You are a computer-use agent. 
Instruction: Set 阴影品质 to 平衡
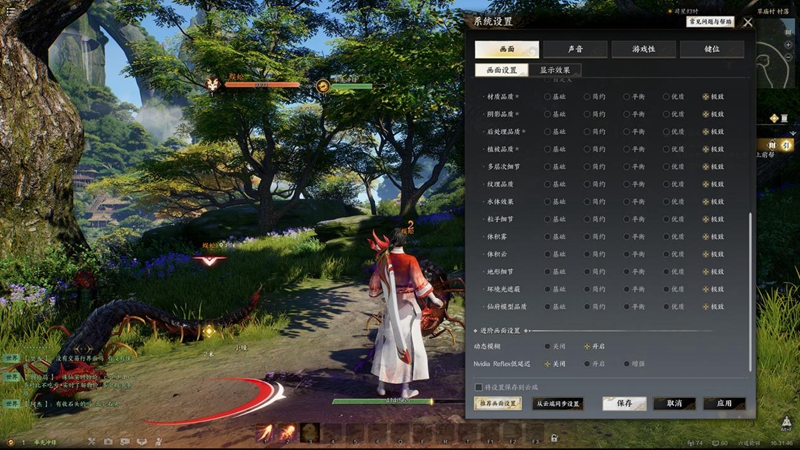pyautogui.click(x=626, y=114)
